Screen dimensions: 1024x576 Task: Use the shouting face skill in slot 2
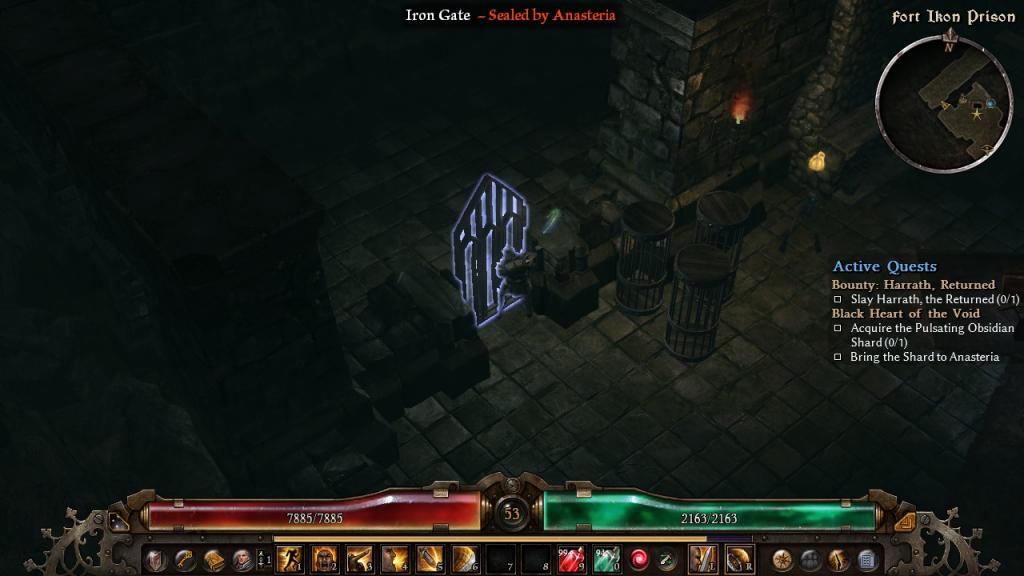click(325, 559)
